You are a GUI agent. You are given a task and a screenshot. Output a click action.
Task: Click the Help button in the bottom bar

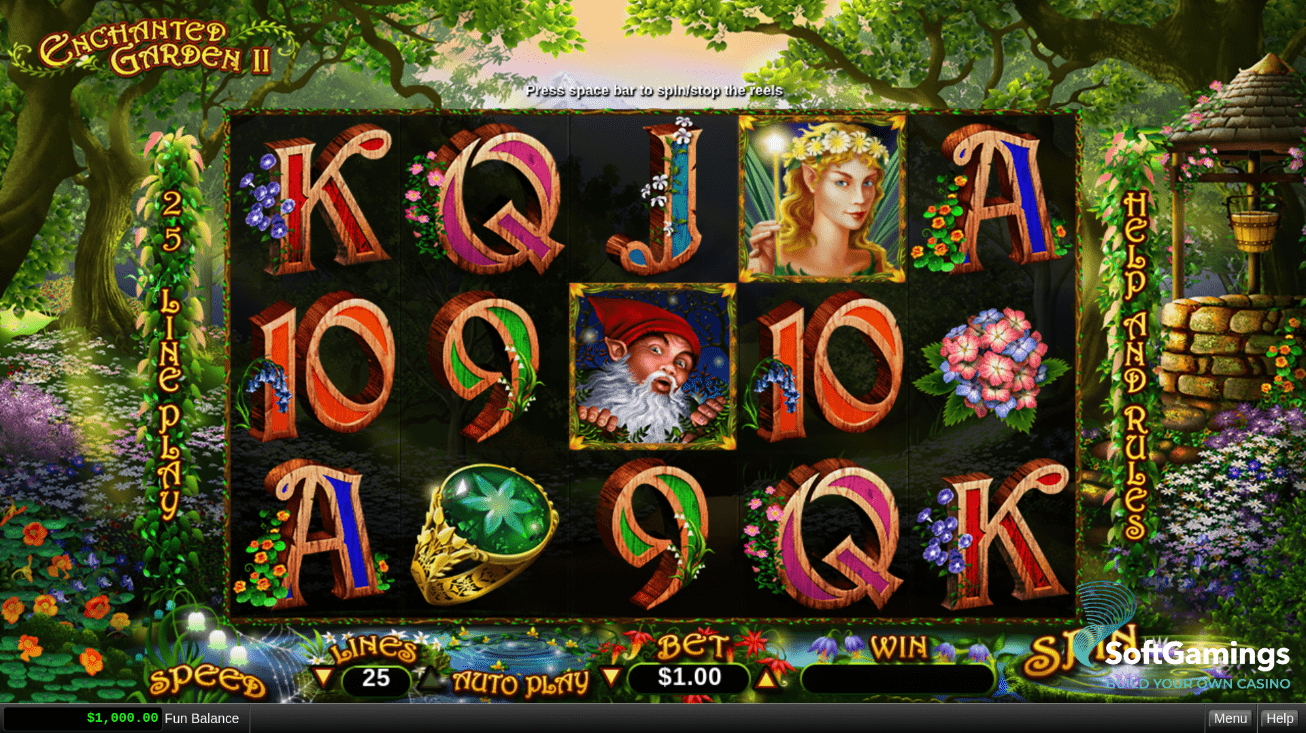click(x=1279, y=718)
